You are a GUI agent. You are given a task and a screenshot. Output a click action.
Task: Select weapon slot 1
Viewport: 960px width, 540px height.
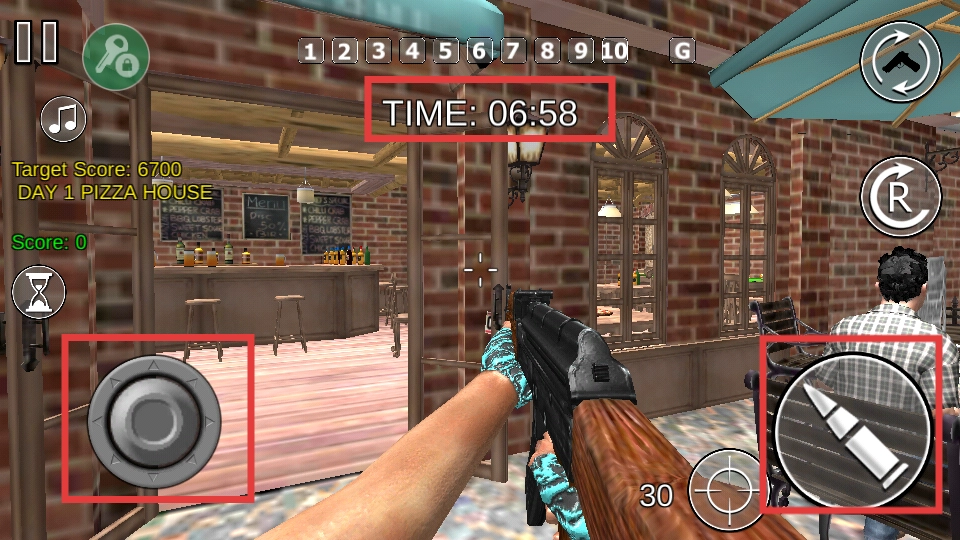click(312, 51)
